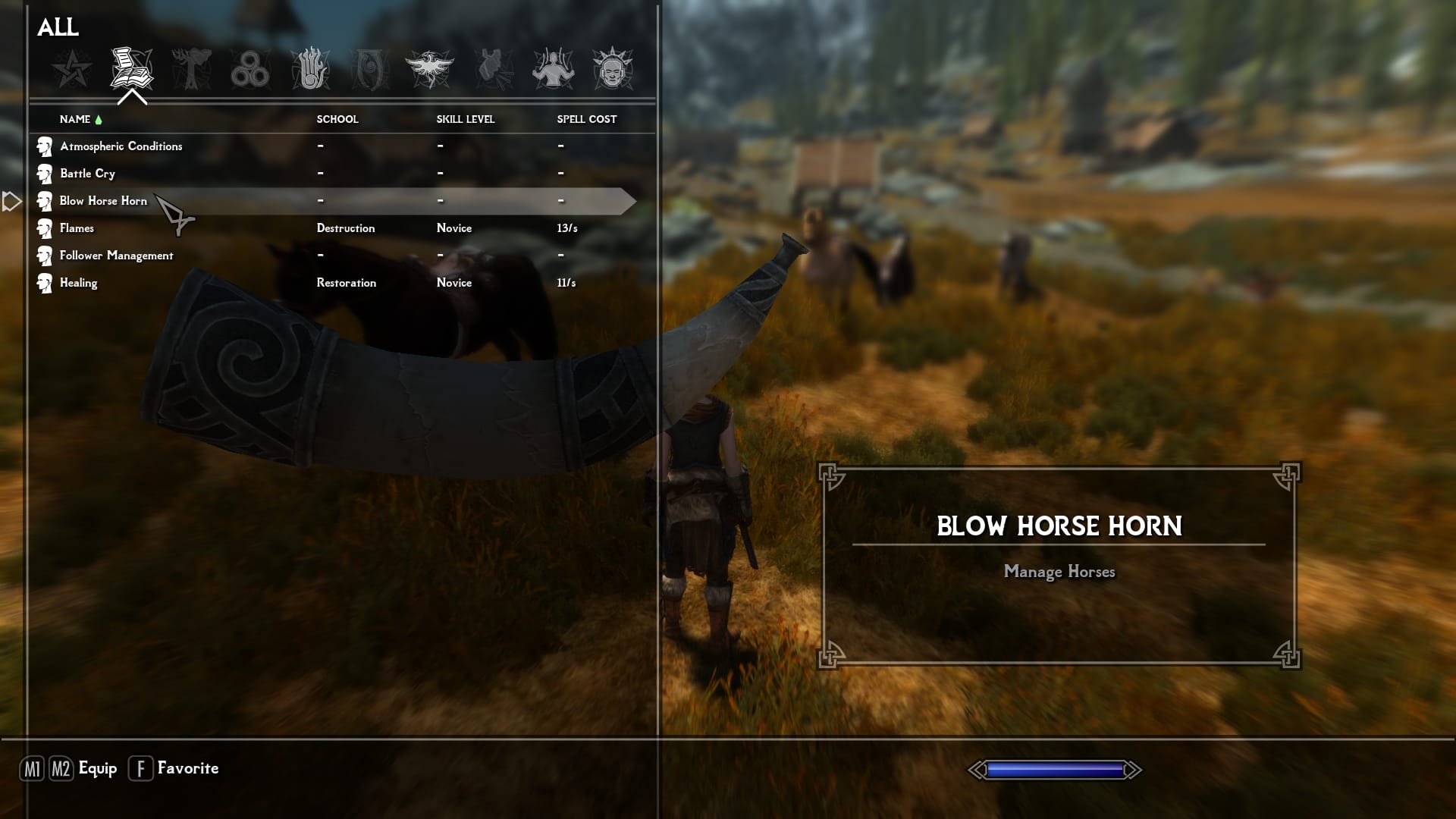Viewport: 1456px width, 819px height.
Task: Select the Healing restoration spell
Action: (x=78, y=283)
